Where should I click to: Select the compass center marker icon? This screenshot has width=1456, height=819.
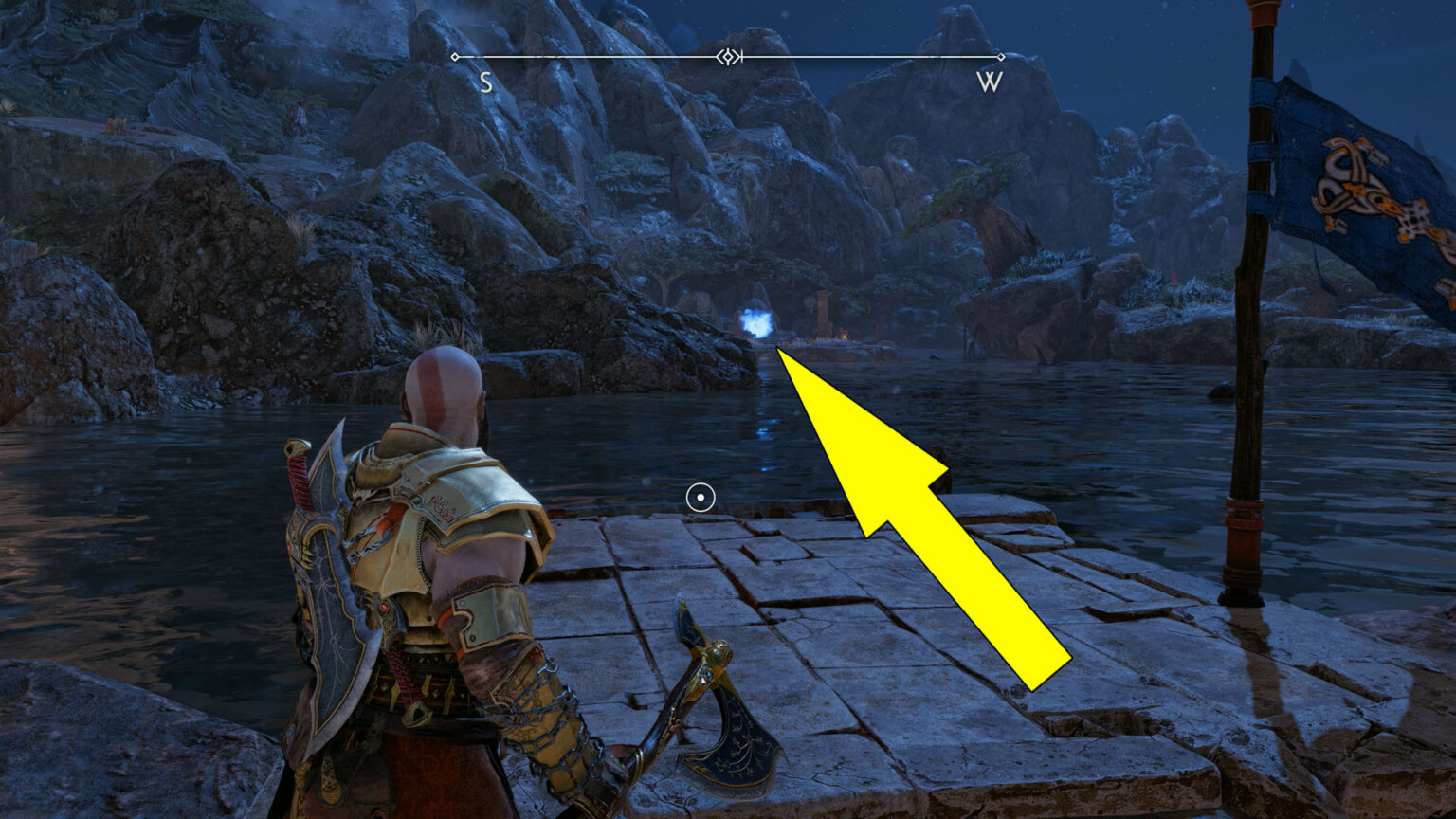point(728,57)
